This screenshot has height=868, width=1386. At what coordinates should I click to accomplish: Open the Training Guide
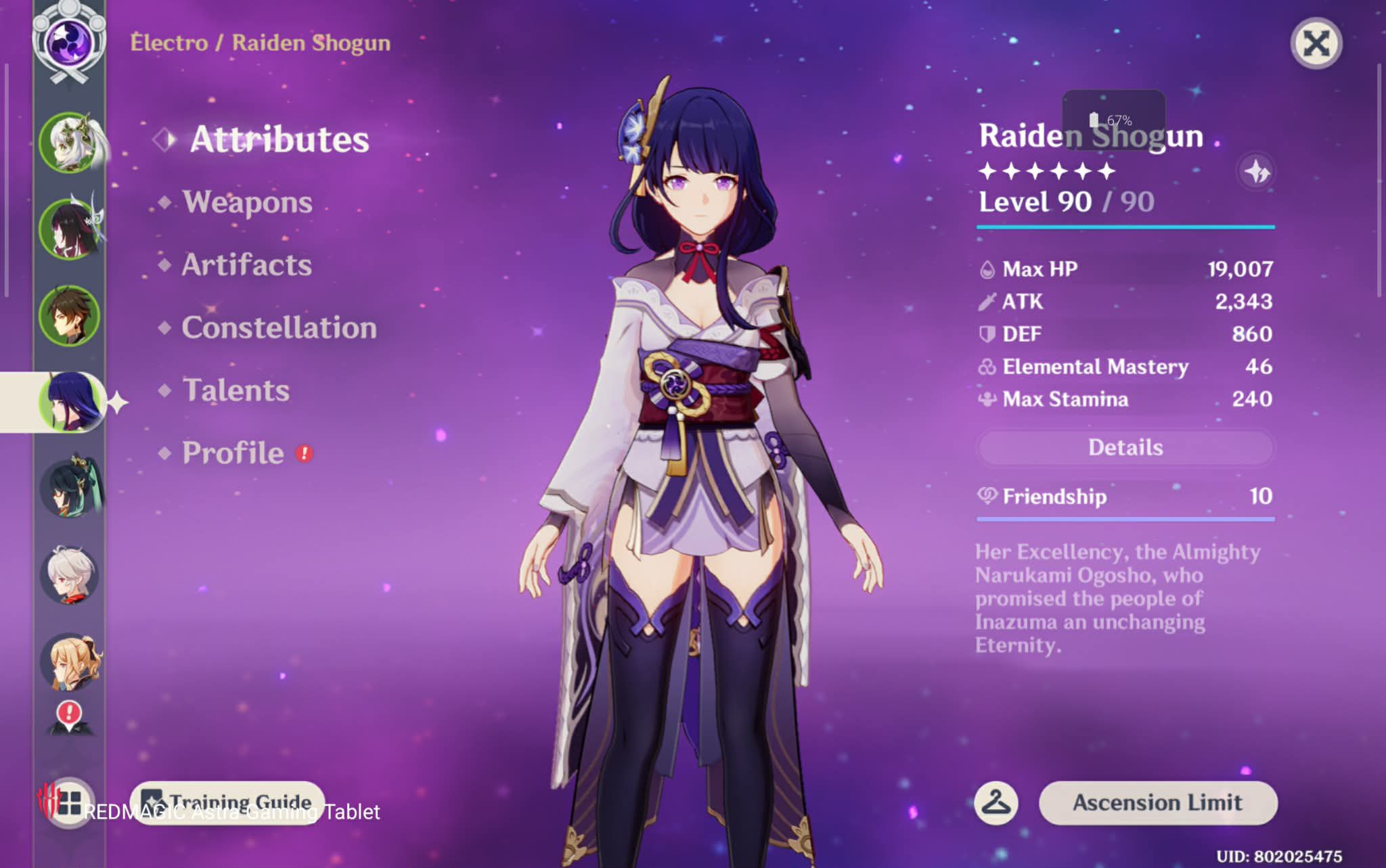227,802
